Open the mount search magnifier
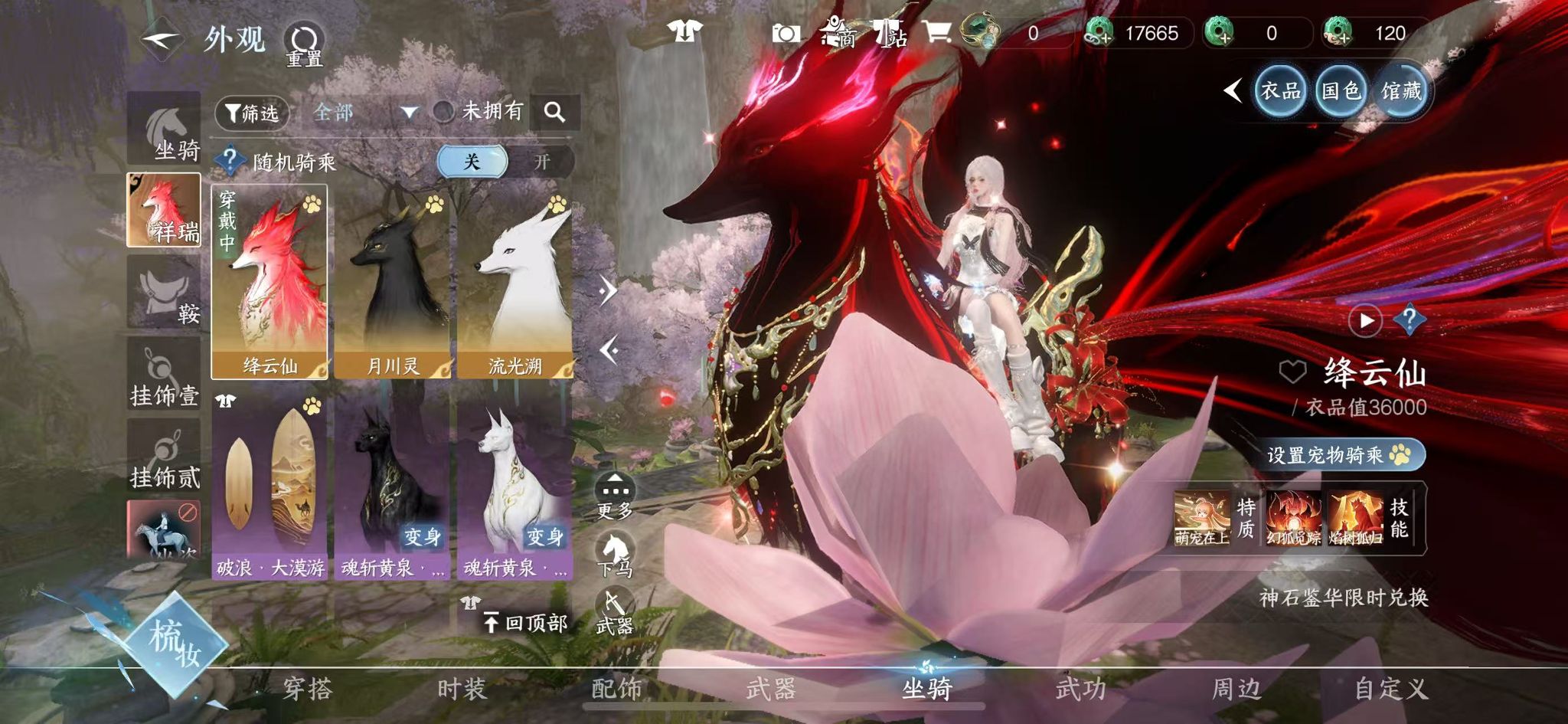The image size is (1568, 724). pos(554,113)
